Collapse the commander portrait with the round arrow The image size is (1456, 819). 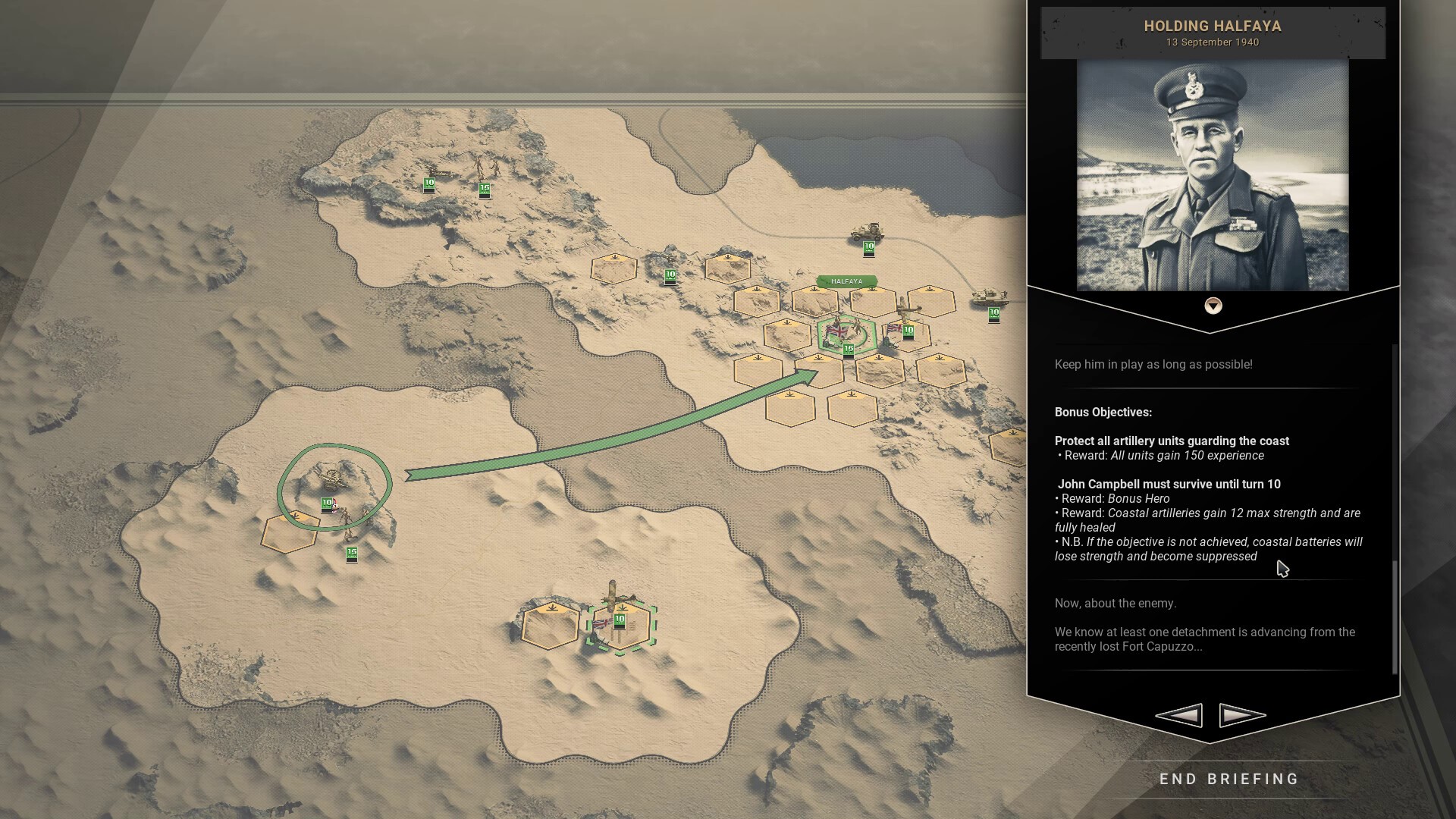tap(1213, 306)
